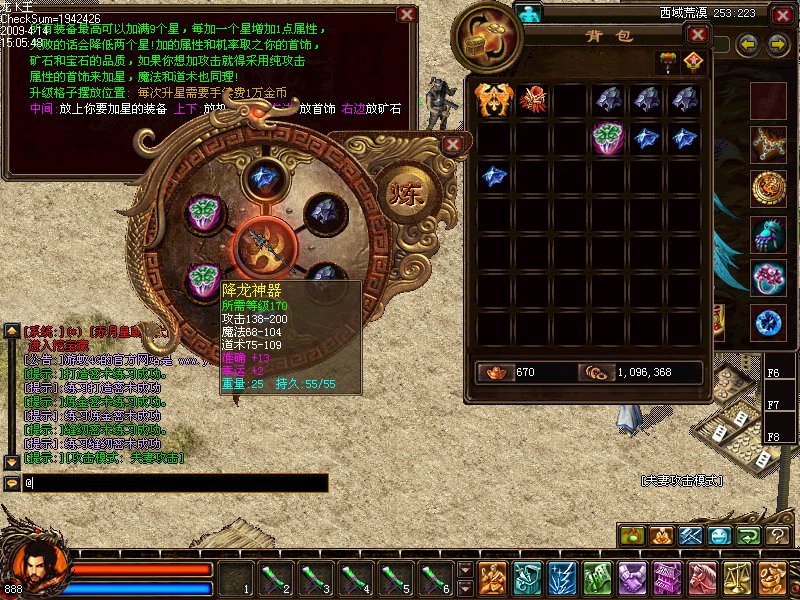The height and width of the screenshot is (600, 800).
Task: Close the 背包 backpack panel
Action: coord(697,35)
